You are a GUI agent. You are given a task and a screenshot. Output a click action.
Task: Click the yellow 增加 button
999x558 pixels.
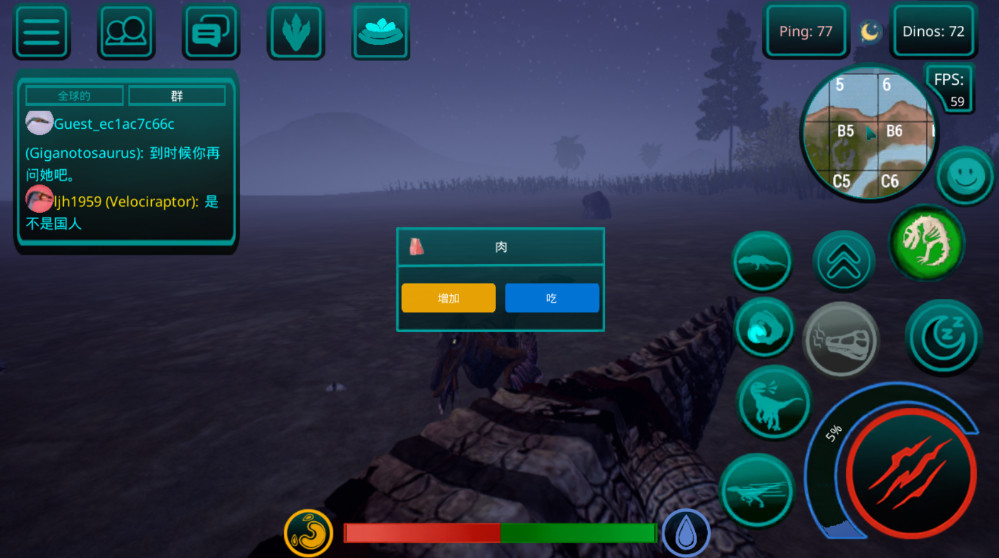tap(448, 298)
